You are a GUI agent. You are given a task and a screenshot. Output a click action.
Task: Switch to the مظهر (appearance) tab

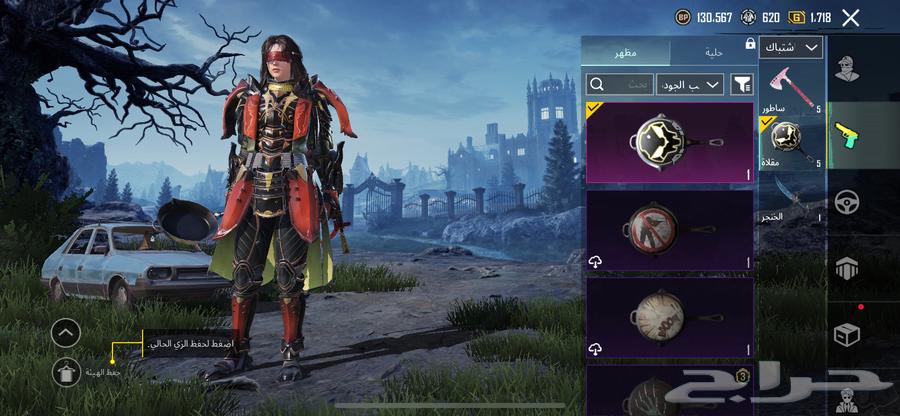coord(626,52)
